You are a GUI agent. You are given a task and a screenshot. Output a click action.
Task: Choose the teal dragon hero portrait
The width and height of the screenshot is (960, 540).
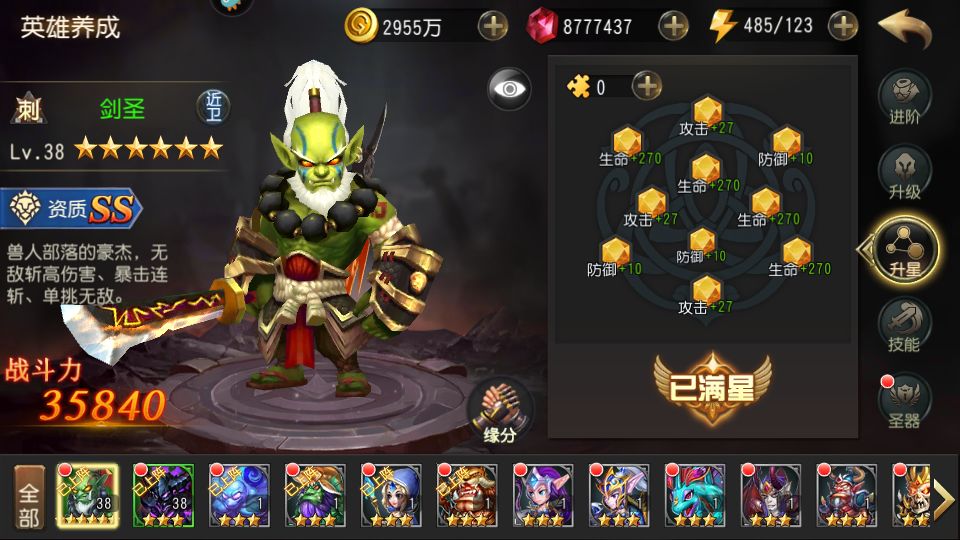tap(695, 495)
